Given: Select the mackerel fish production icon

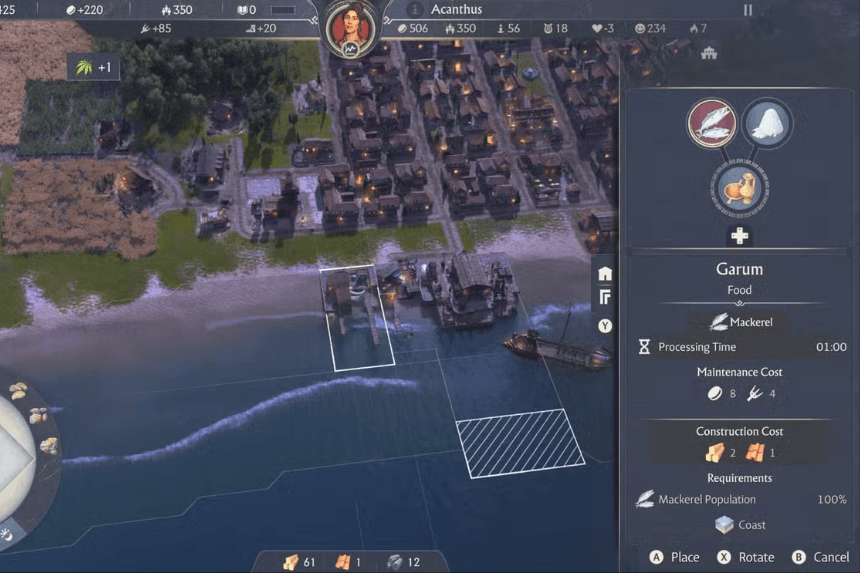Looking at the screenshot, I should tap(711, 123).
